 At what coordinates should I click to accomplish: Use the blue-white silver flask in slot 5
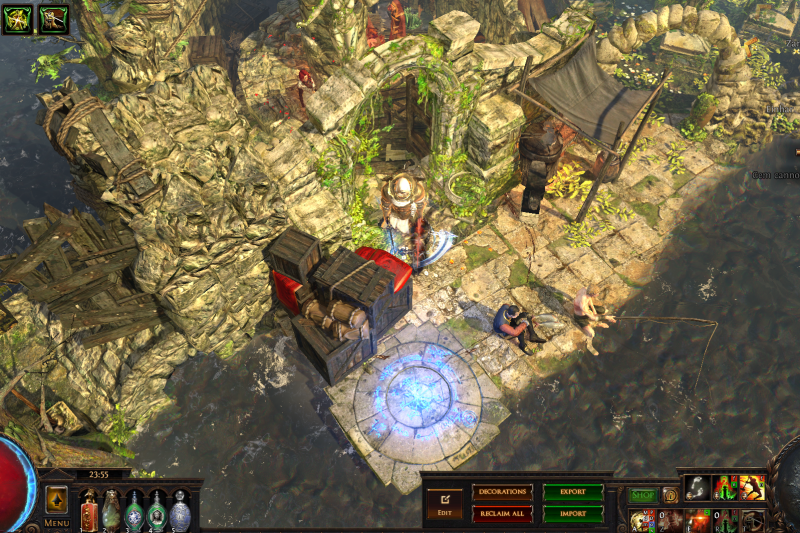tap(180, 511)
